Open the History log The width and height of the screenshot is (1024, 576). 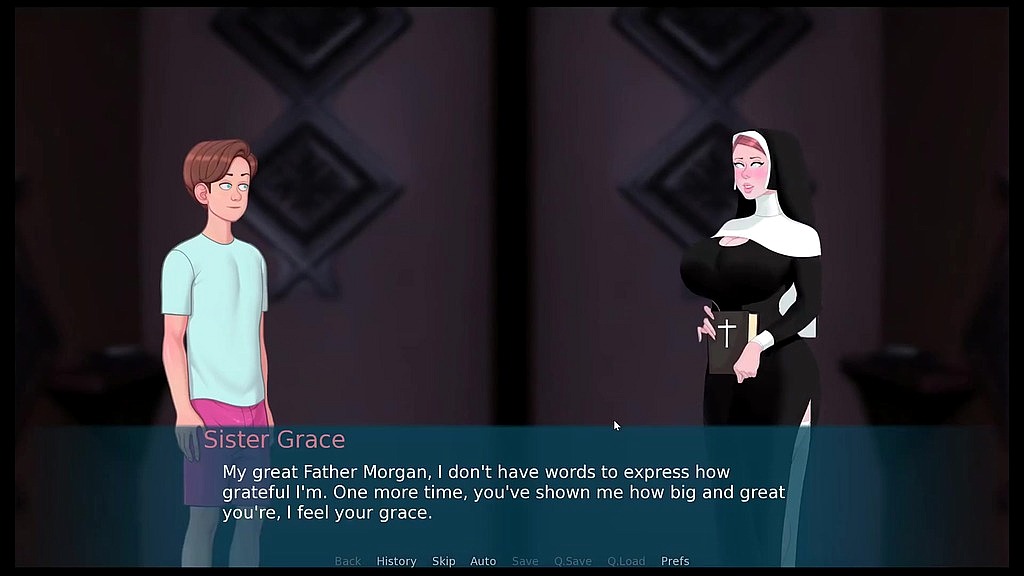tap(396, 561)
